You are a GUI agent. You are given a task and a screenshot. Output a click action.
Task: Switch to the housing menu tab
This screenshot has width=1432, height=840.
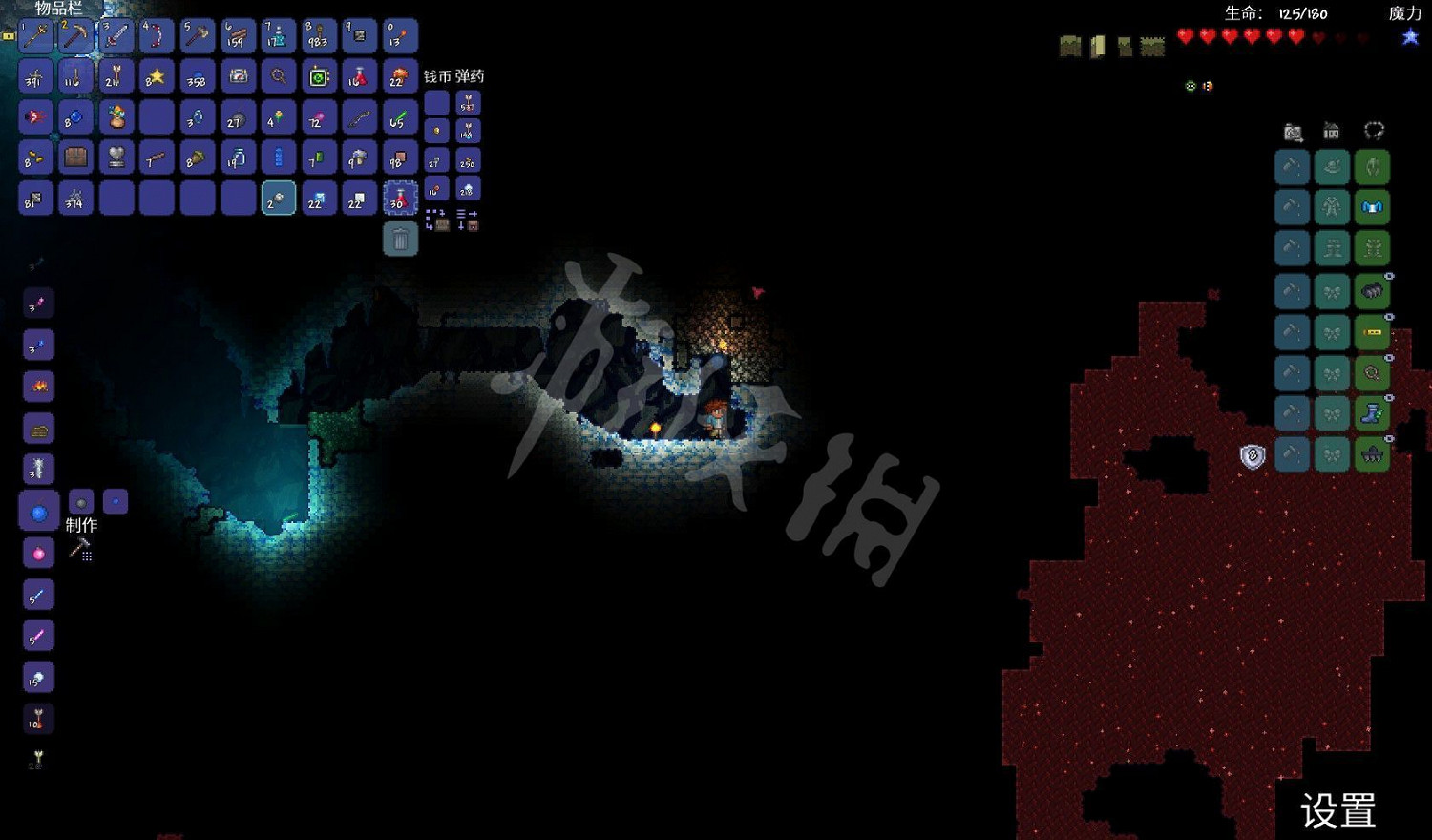coord(1331,131)
